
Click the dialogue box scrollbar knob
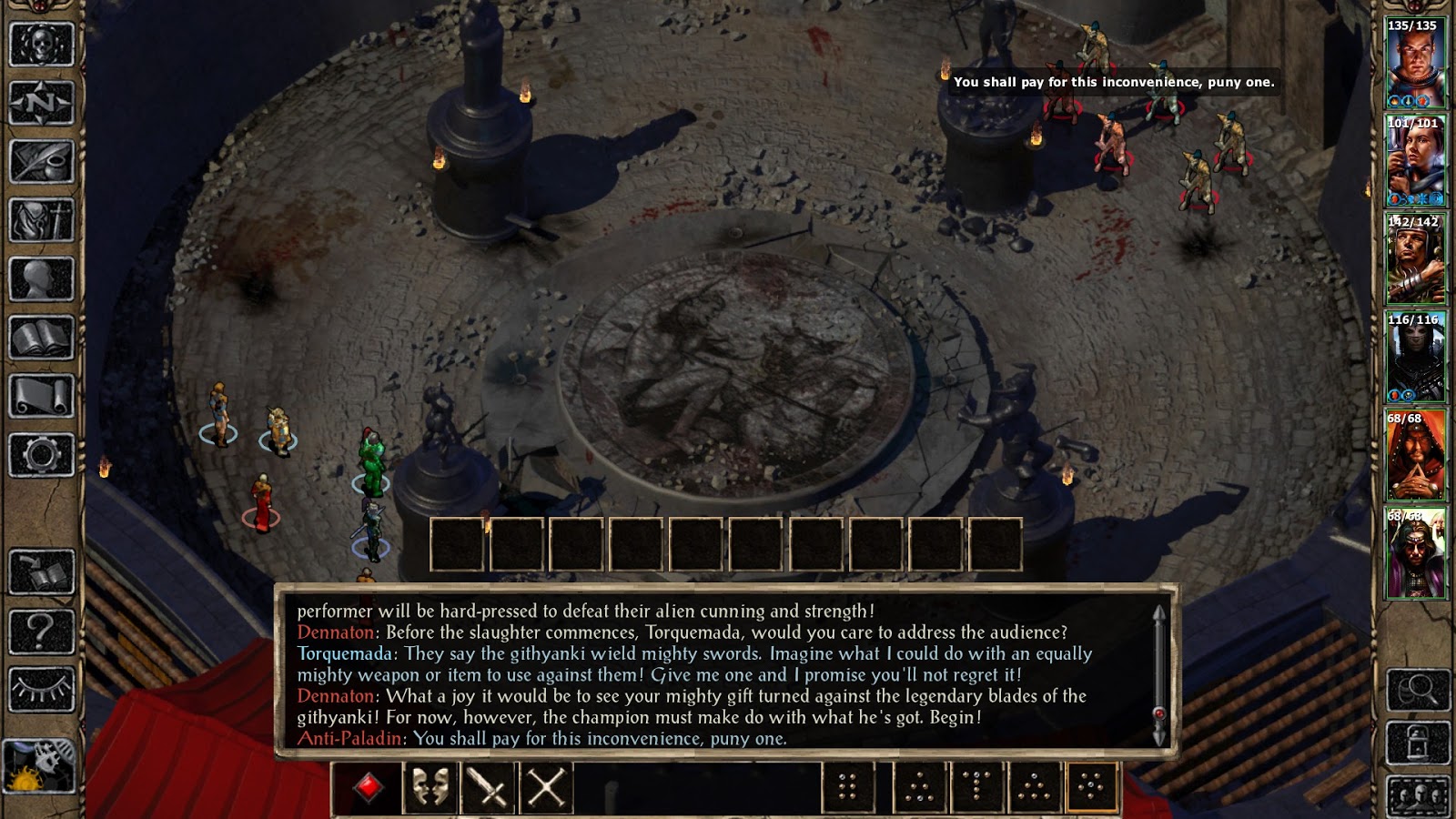pos(1158,714)
